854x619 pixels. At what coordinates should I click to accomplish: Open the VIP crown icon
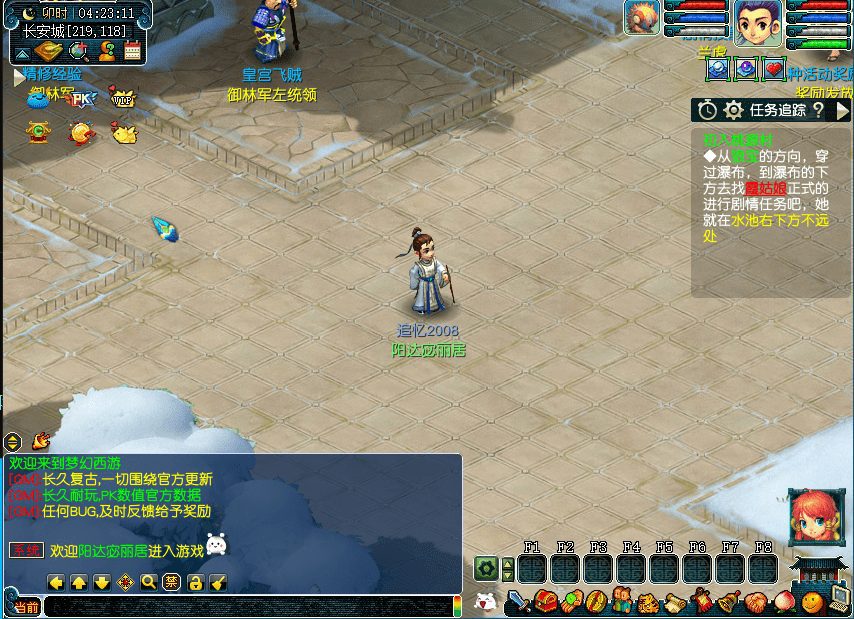coord(122,99)
